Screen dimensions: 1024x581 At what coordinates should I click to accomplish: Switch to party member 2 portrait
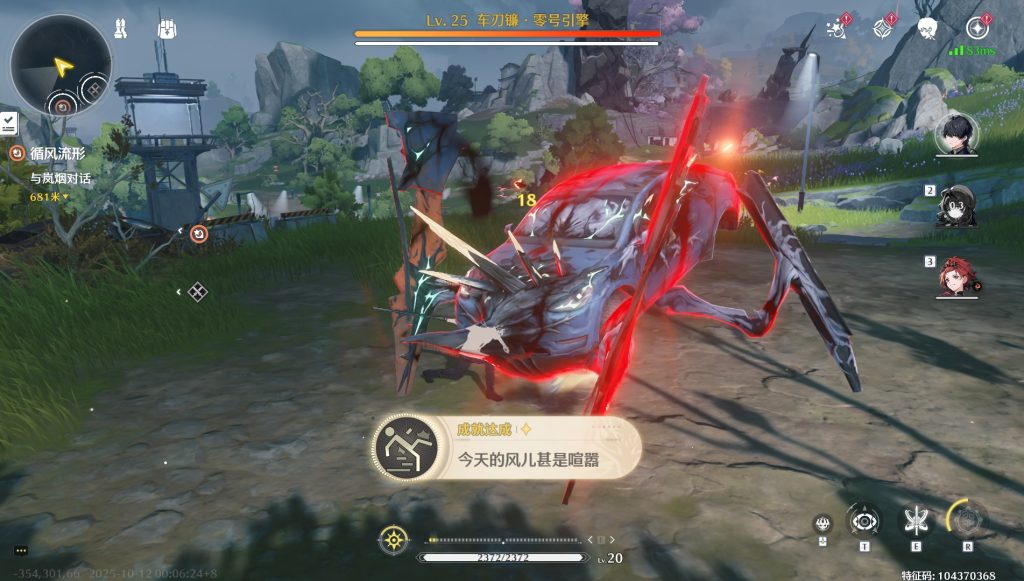click(x=957, y=205)
